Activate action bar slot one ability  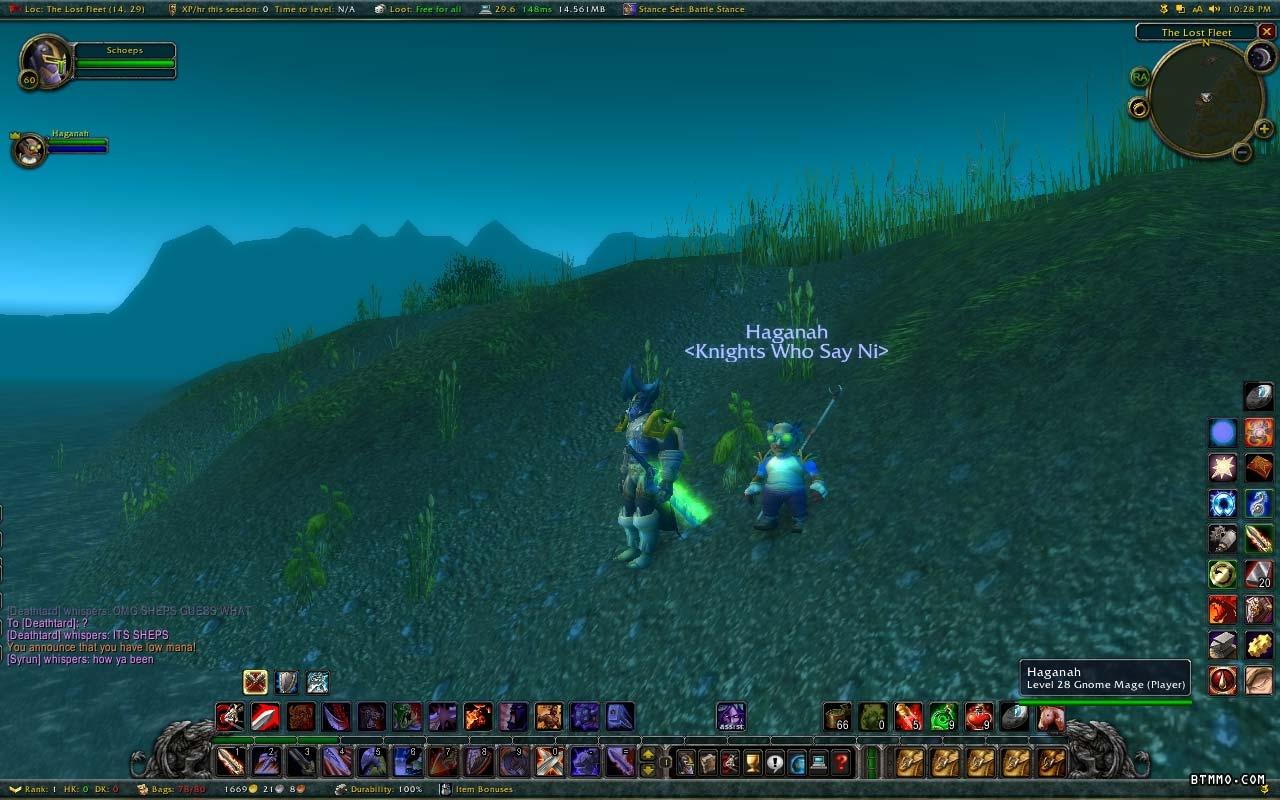point(231,762)
